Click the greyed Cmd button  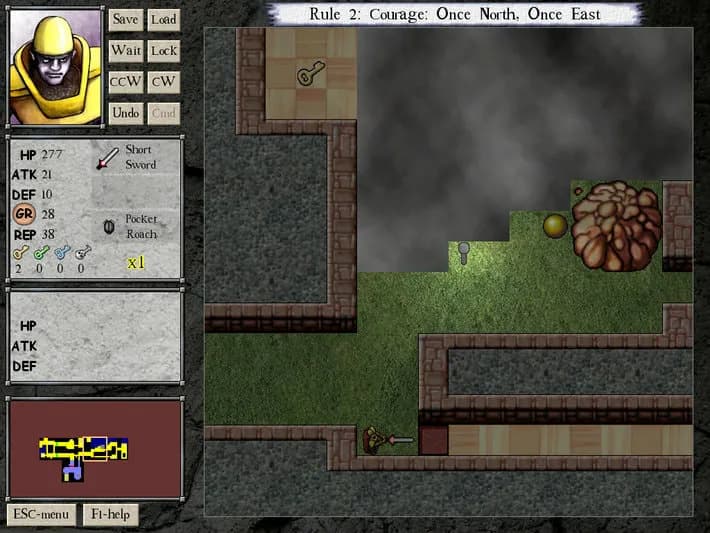coord(163,113)
